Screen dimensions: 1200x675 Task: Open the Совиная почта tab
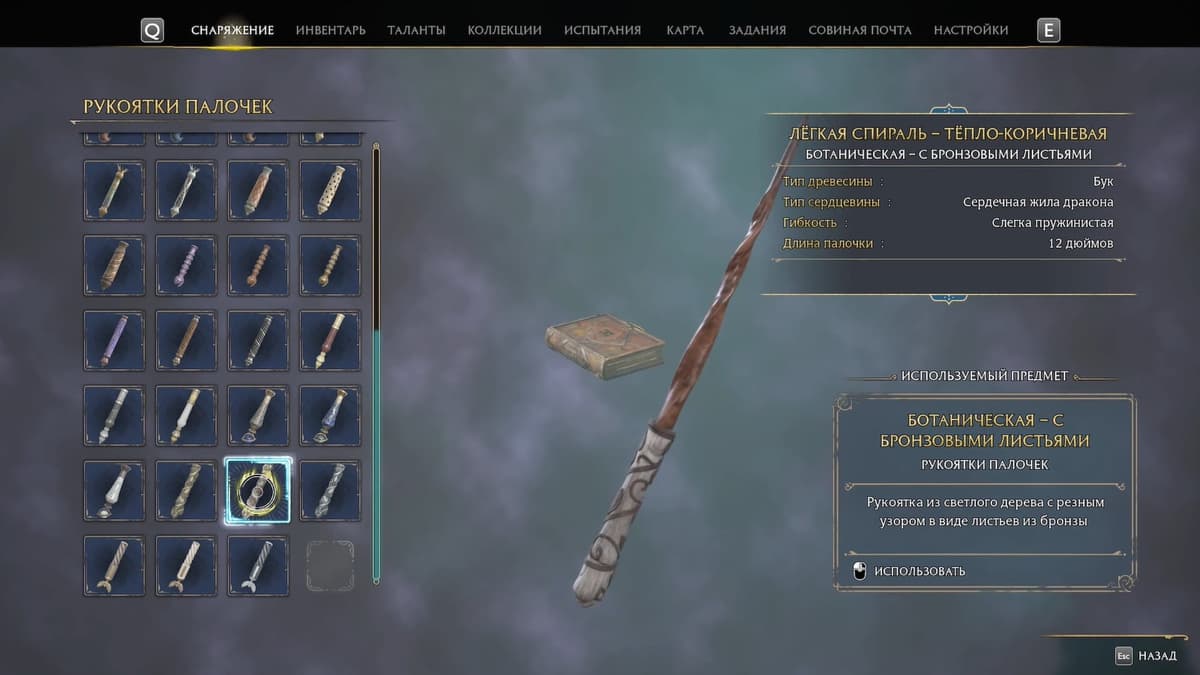[x=859, y=30]
